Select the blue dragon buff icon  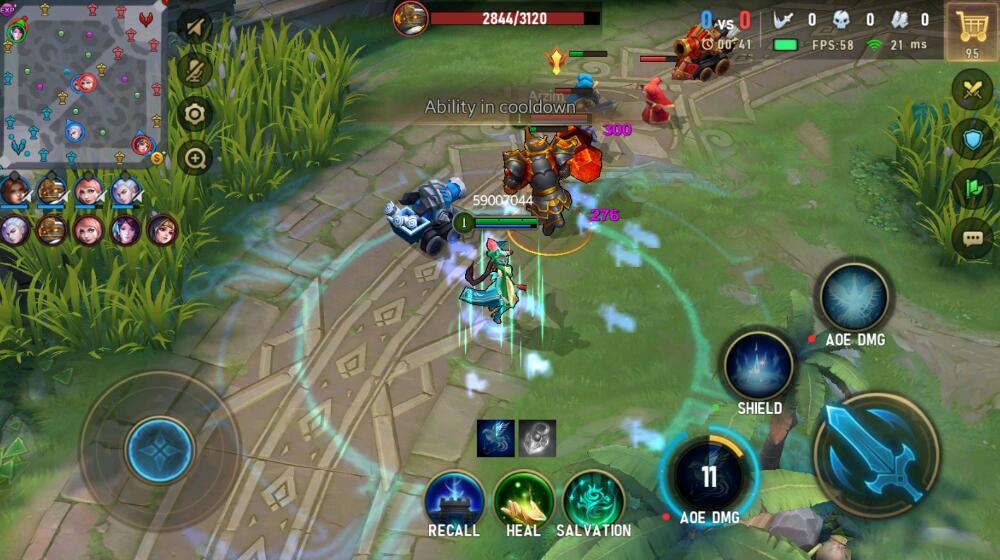coord(497,438)
